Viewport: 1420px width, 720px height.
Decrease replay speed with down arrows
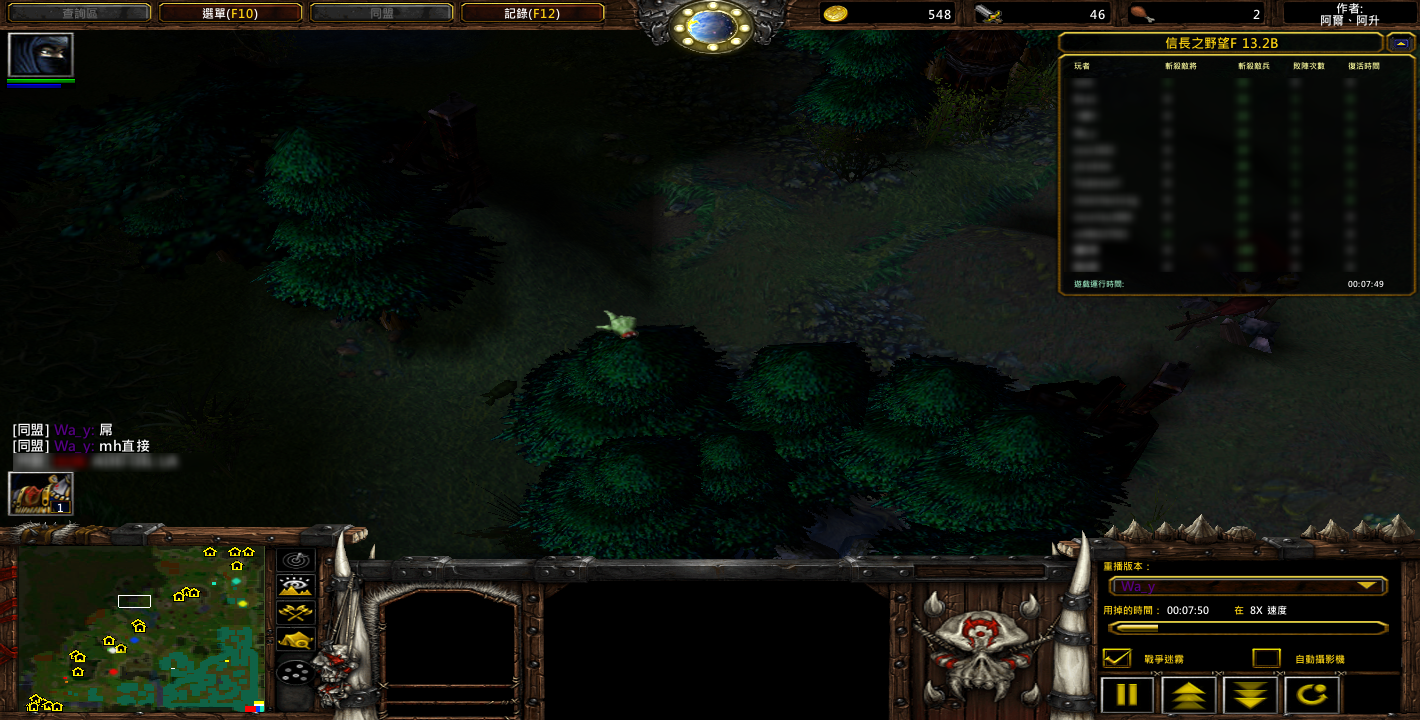click(x=1250, y=694)
